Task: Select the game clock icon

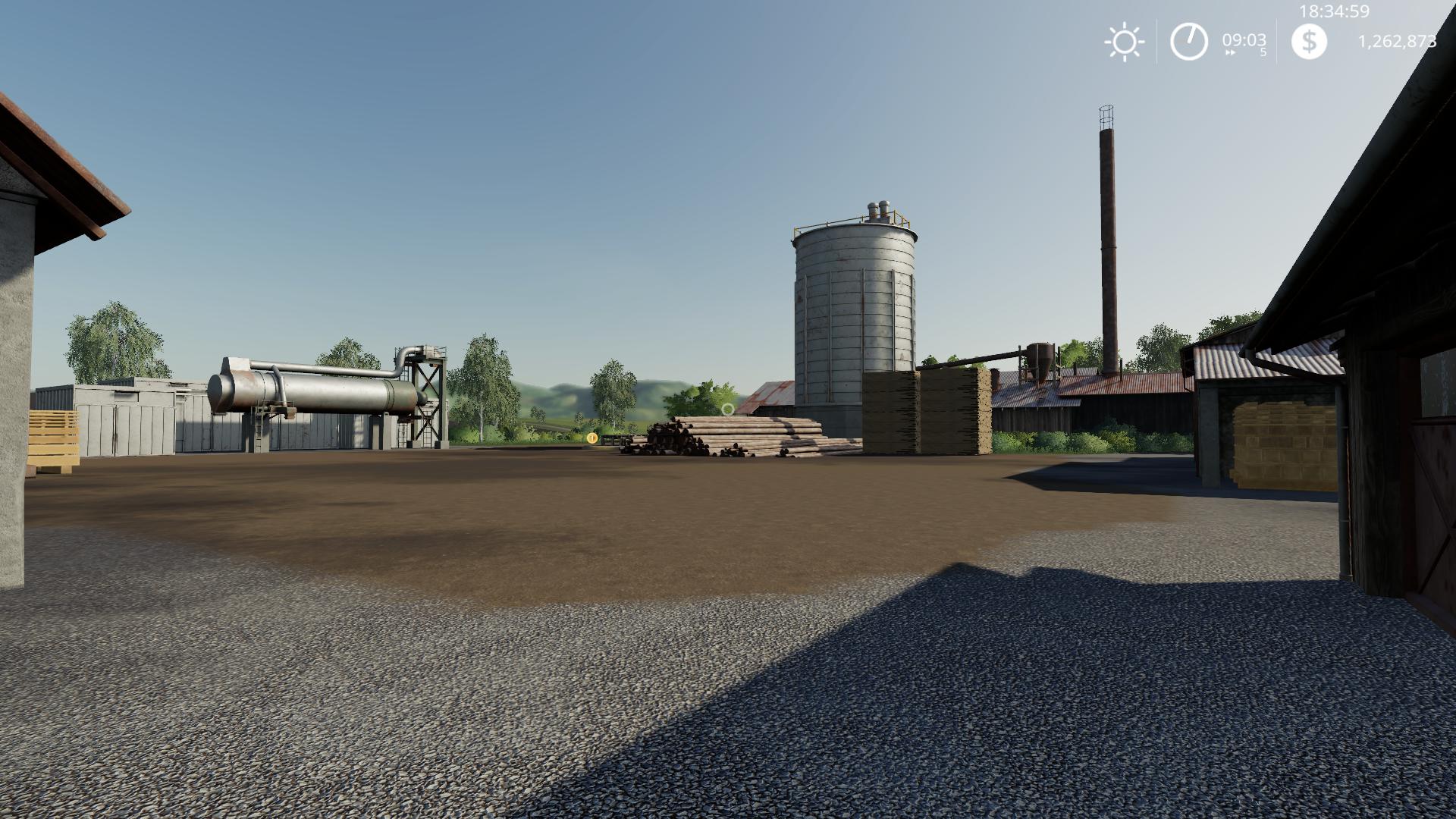Action: [x=1188, y=41]
